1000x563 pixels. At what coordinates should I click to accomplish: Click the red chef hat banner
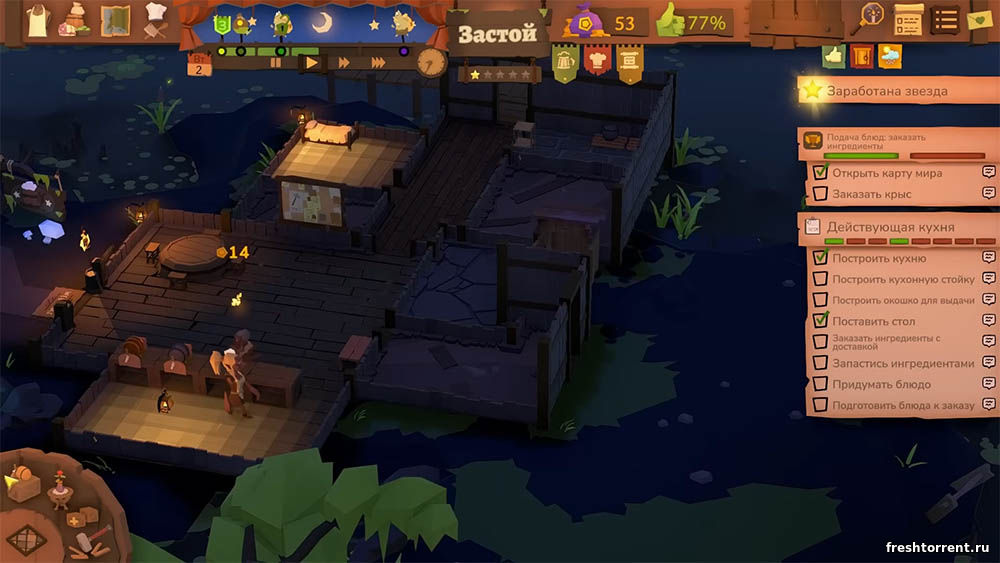coord(597,63)
